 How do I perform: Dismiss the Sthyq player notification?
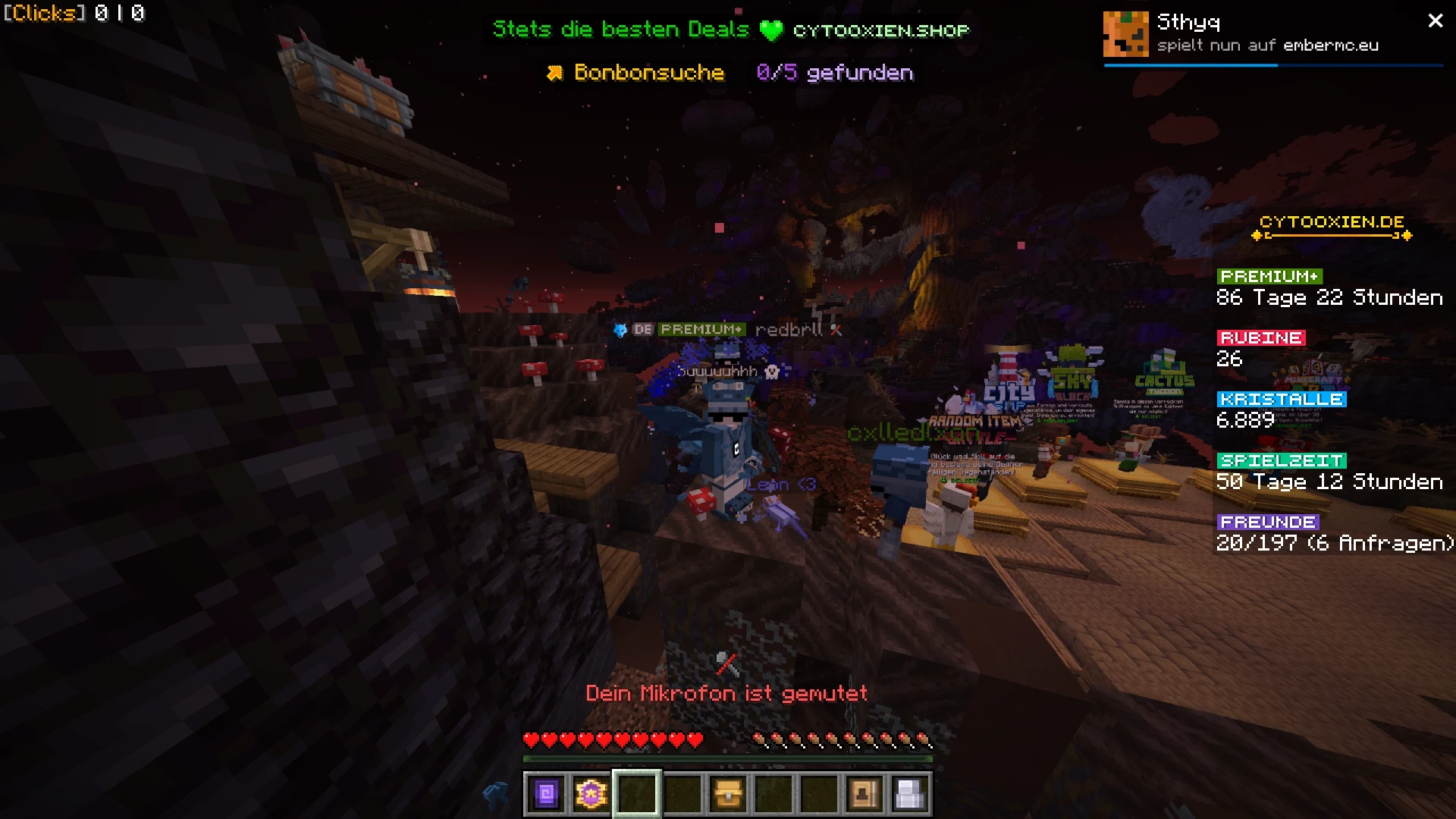1435,20
